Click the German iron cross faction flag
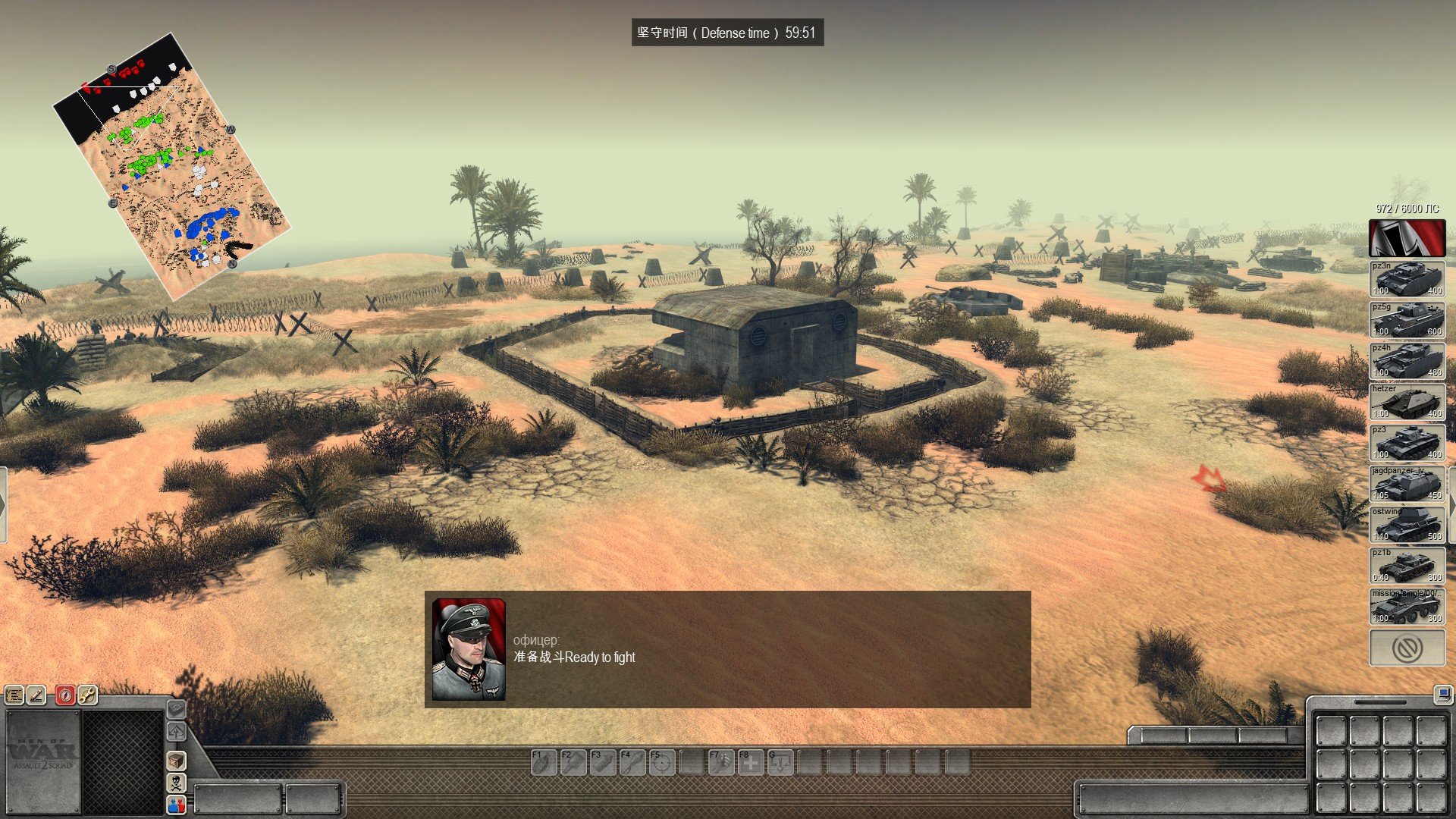1456x819 pixels. pos(1407,238)
